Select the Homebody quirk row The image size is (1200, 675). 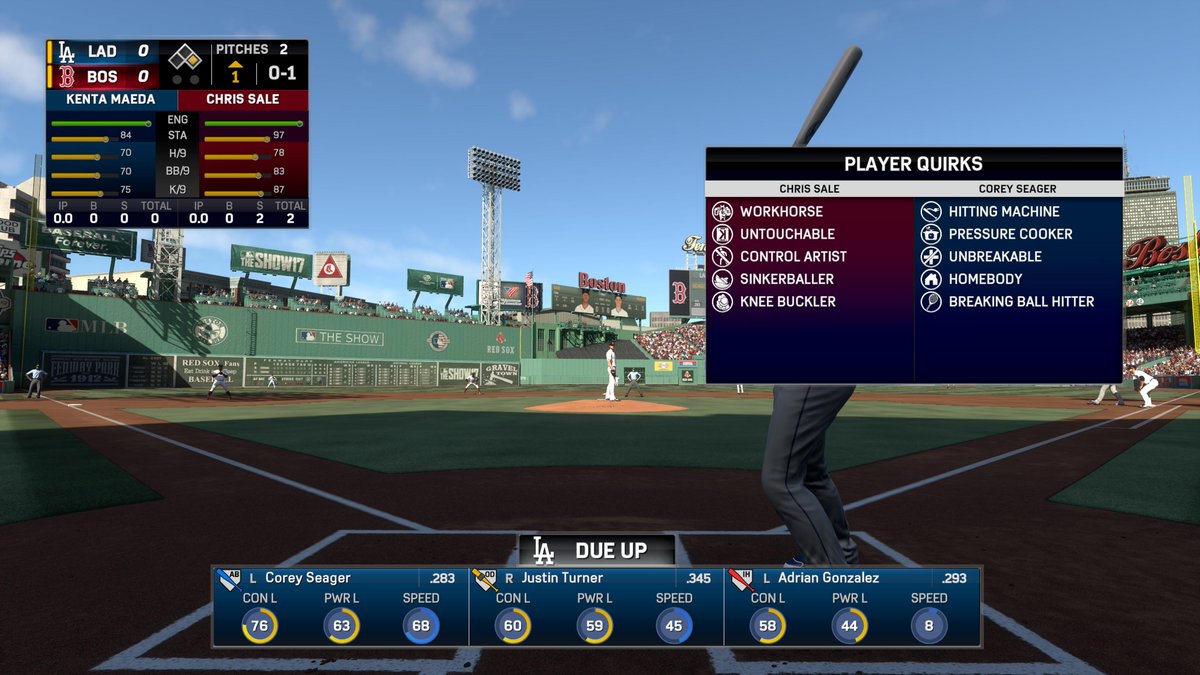(985, 279)
